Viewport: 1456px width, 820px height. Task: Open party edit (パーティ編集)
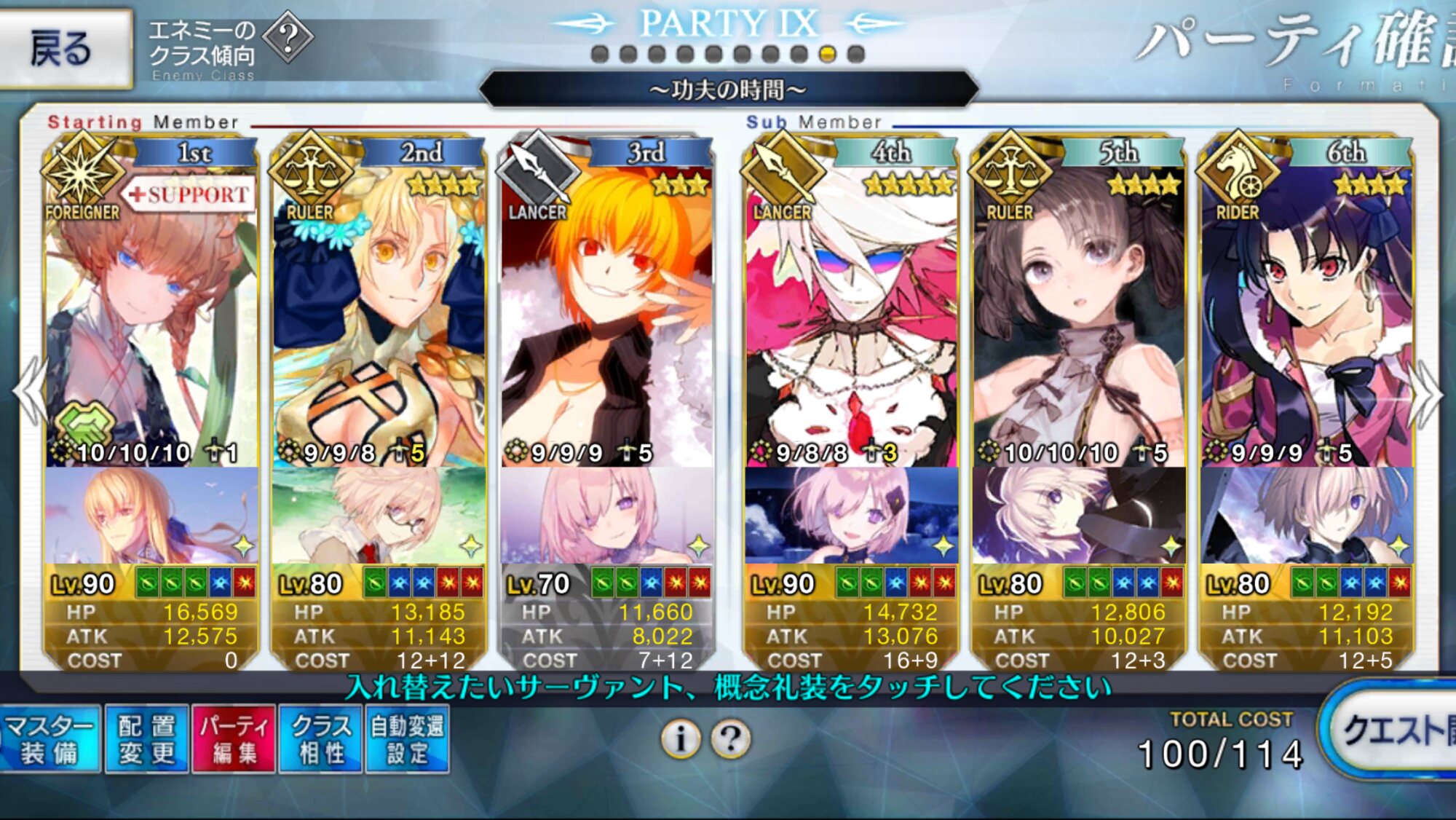click(x=234, y=739)
